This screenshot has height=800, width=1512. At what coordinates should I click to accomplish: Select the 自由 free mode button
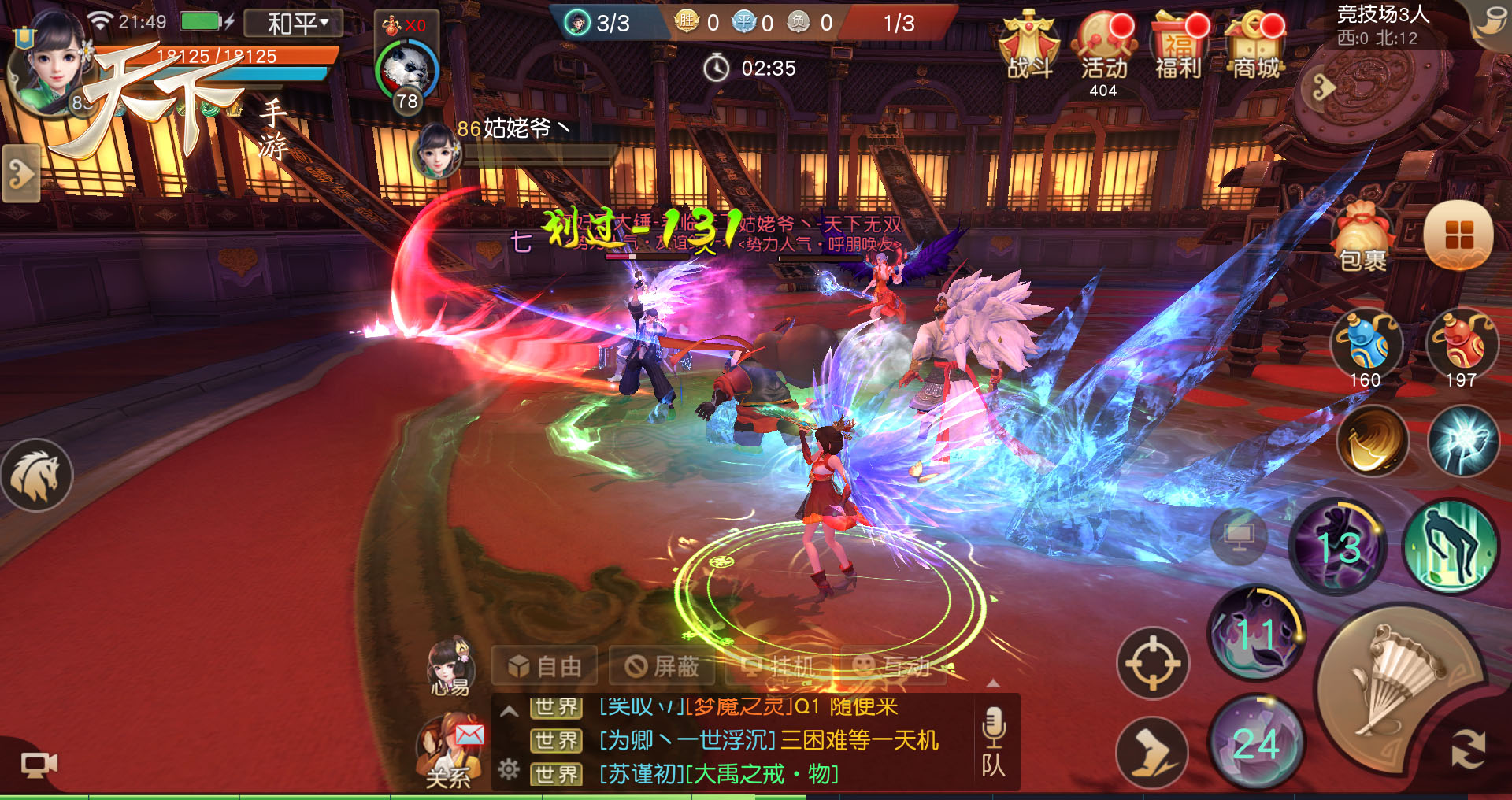(544, 667)
